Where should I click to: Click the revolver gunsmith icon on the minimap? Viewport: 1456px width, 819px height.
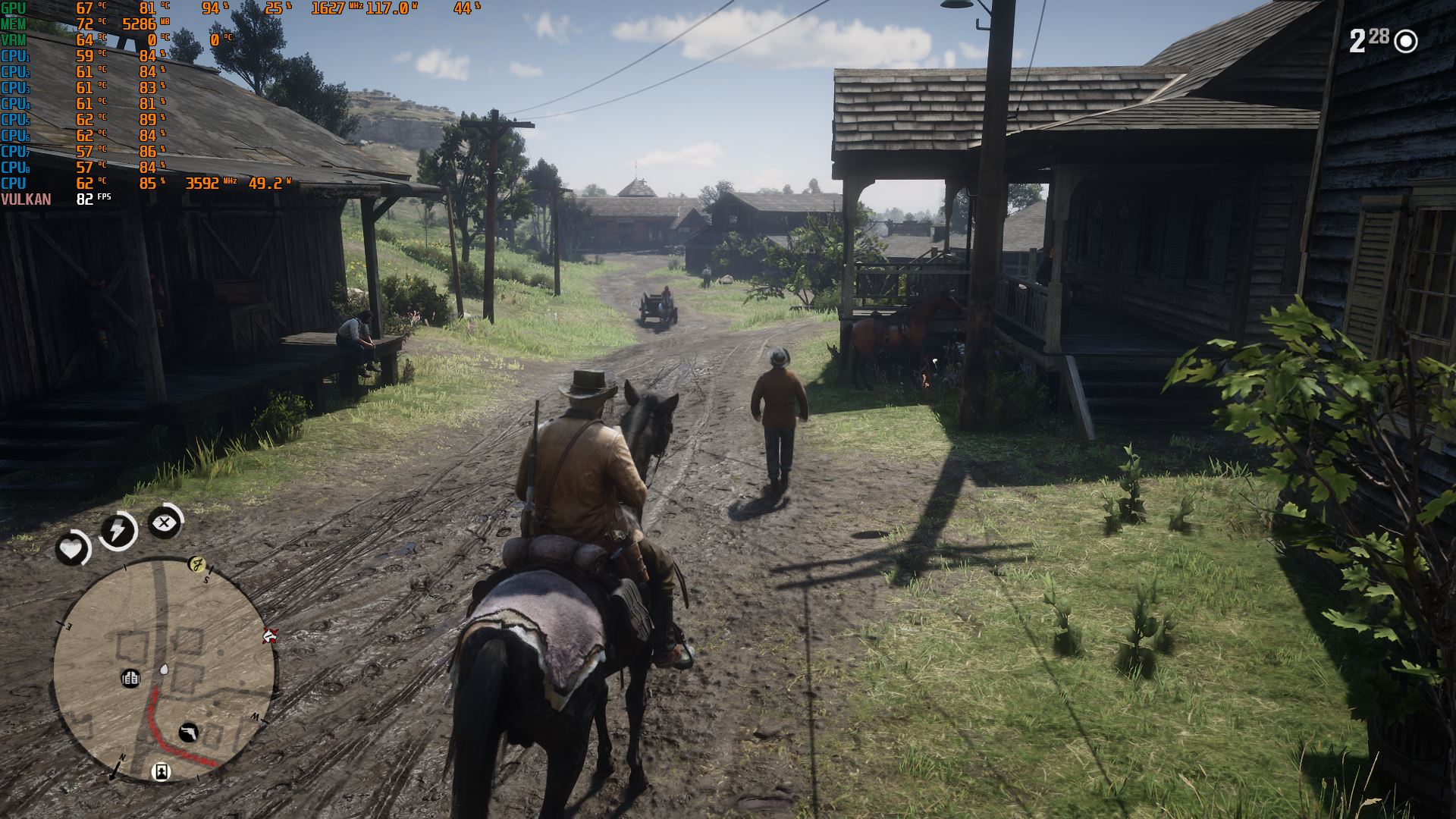[189, 733]
